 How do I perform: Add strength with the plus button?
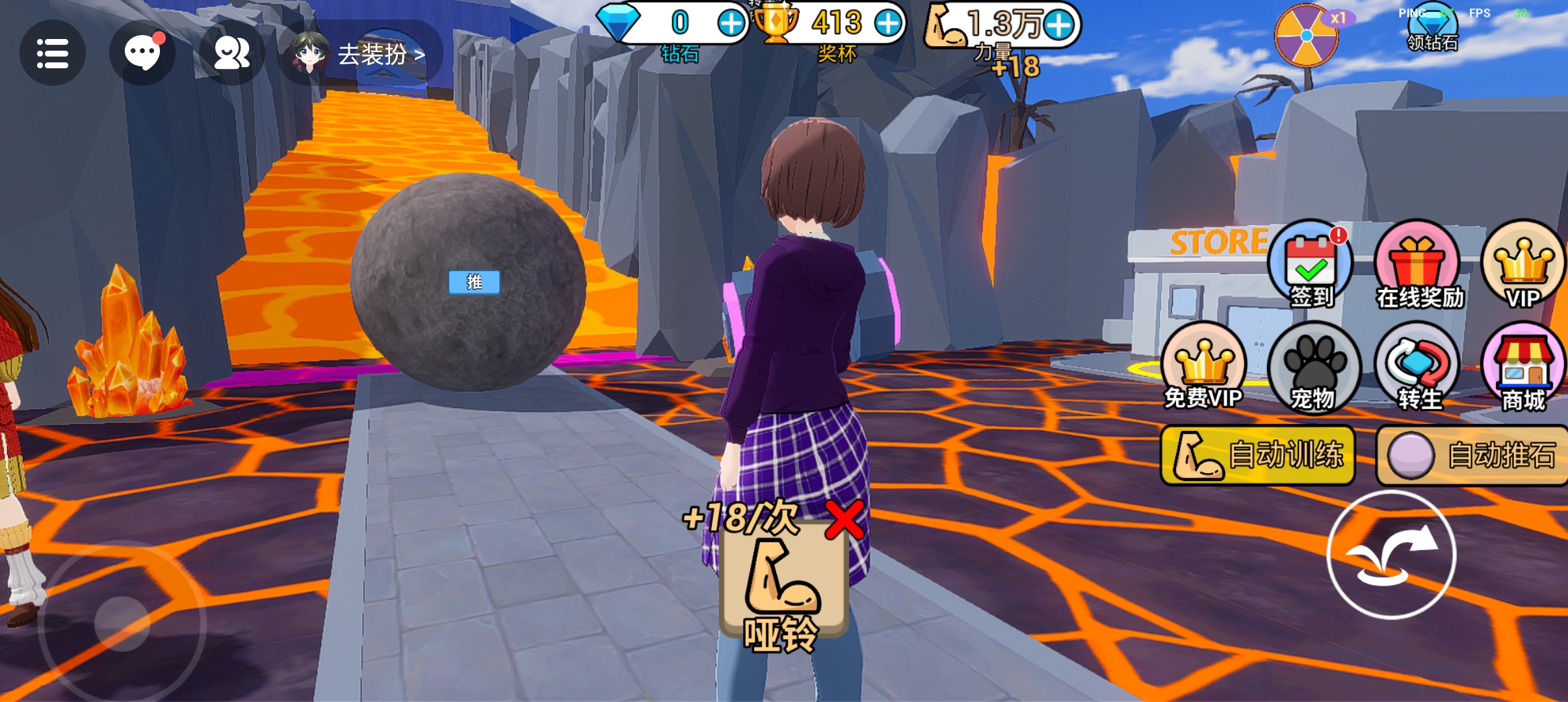tap(1060, 25)
